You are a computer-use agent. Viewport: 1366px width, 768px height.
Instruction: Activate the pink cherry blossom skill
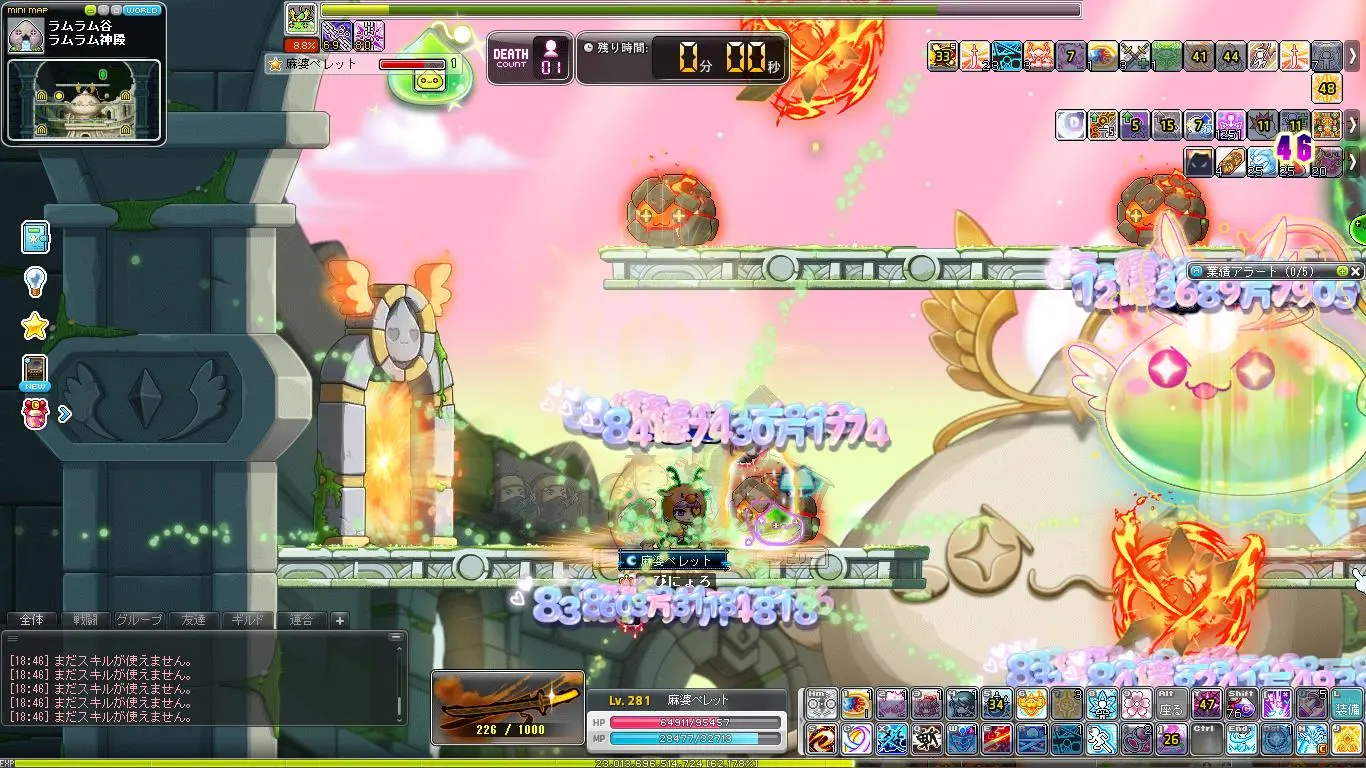1136,704
